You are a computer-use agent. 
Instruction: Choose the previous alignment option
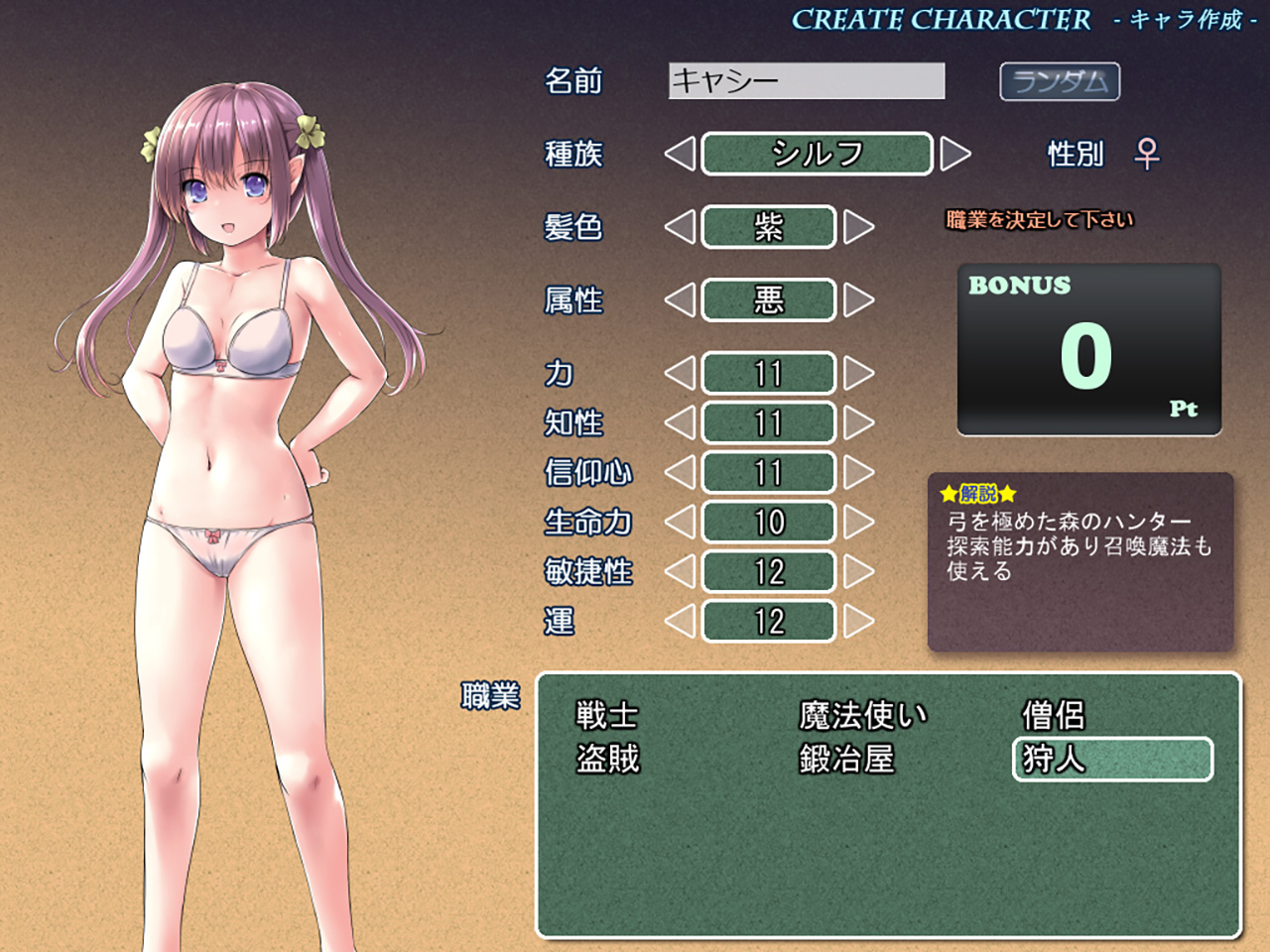coord(680,300)
